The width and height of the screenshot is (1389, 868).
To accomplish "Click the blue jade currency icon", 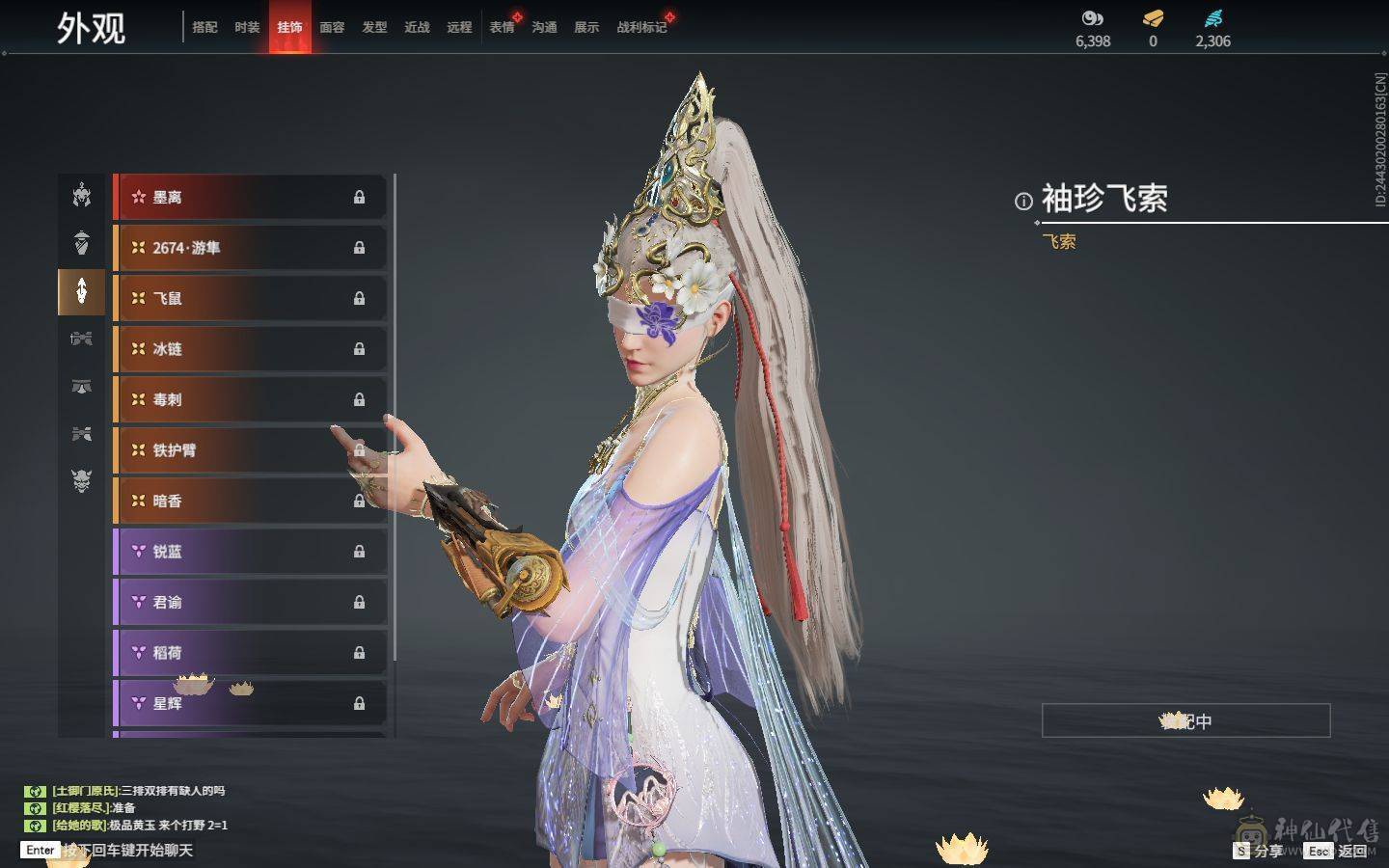I will pos(1213,16).
